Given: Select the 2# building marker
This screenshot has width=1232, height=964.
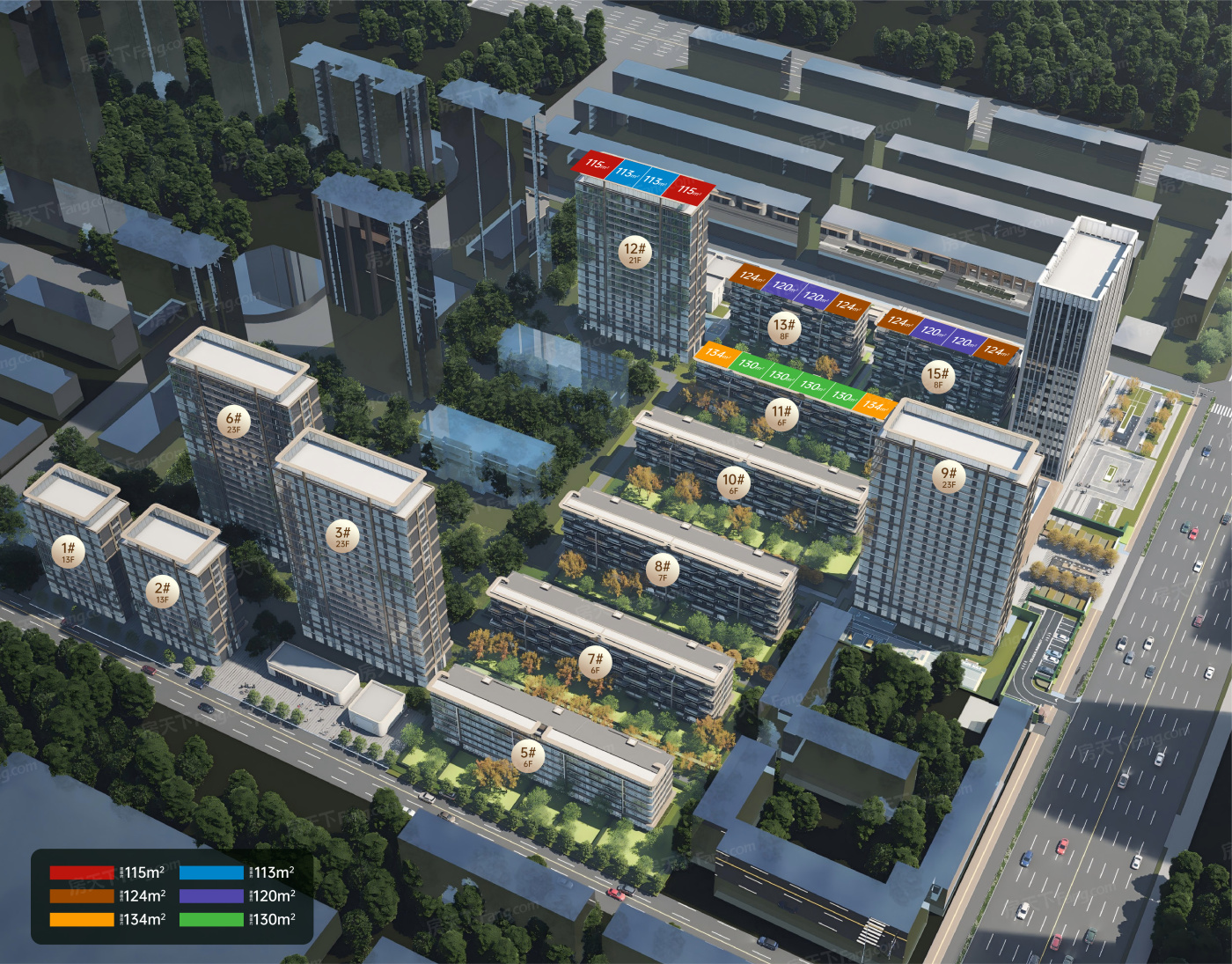Looking at the screenshot, I should click(x=162, y=592).
